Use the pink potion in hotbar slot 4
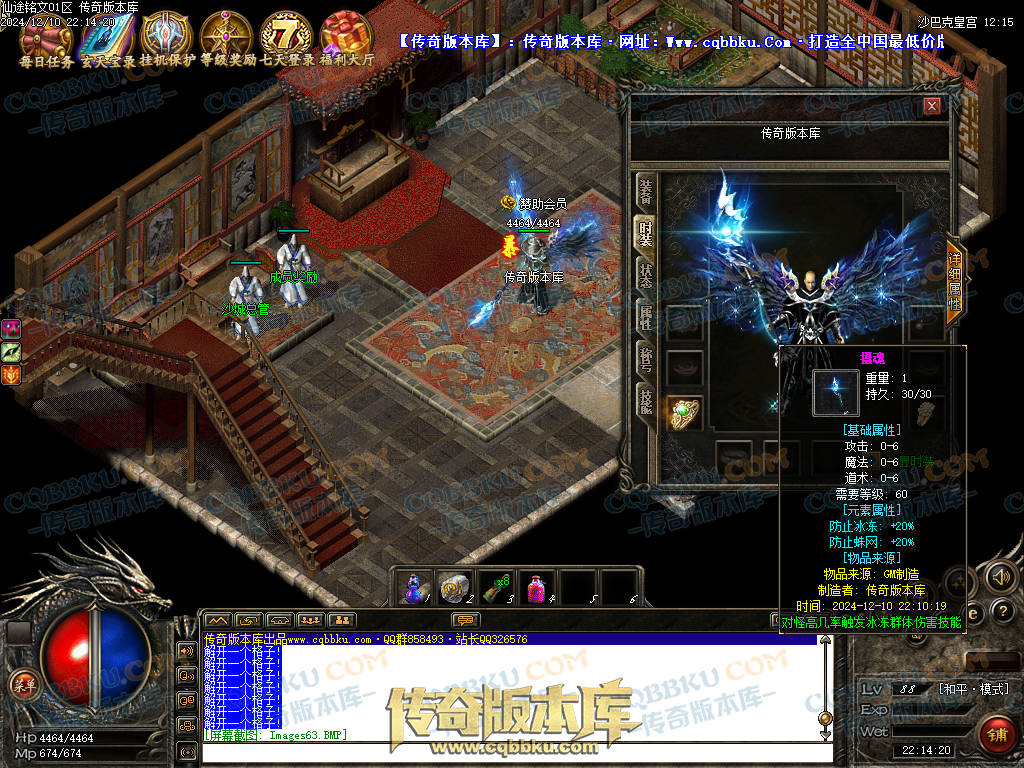The height and width of the screenshot is (768, 1024). [x=538, y=588]
